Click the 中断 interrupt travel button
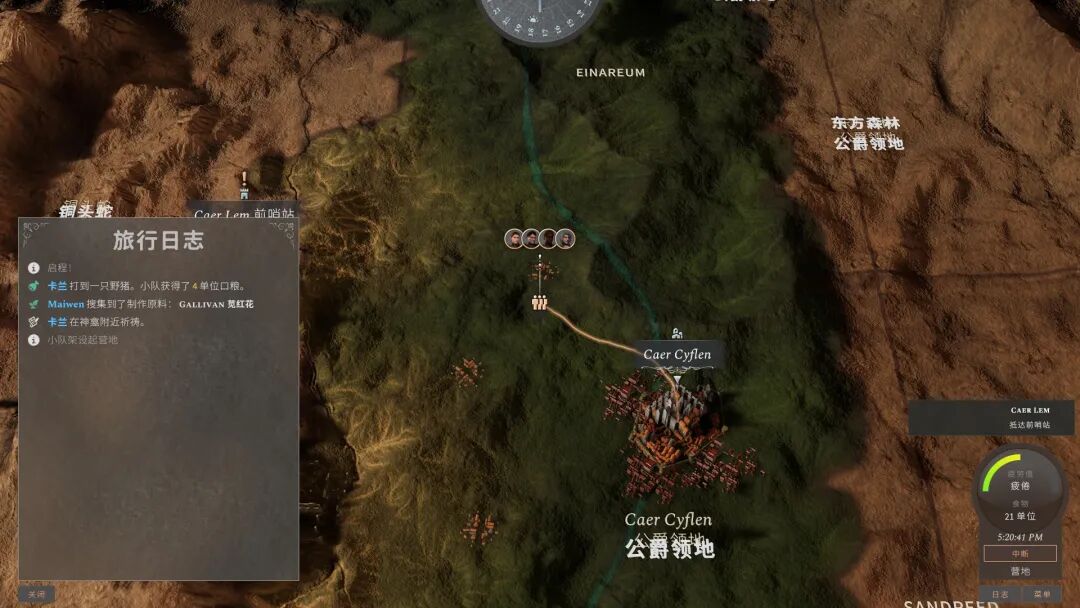This screenshot has height=608, width=1080. (1019, 553)
